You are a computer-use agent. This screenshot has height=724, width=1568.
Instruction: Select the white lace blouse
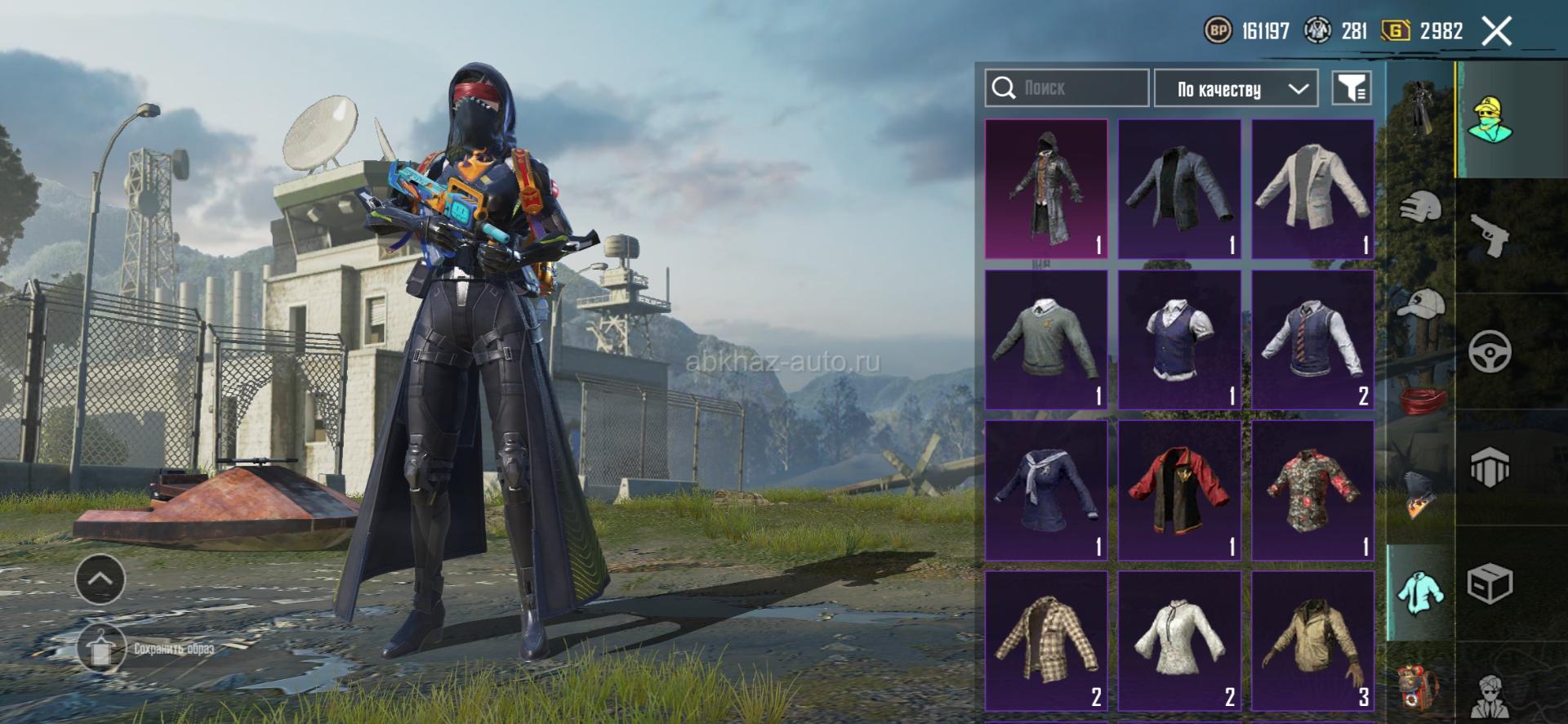coord(1179,641)
